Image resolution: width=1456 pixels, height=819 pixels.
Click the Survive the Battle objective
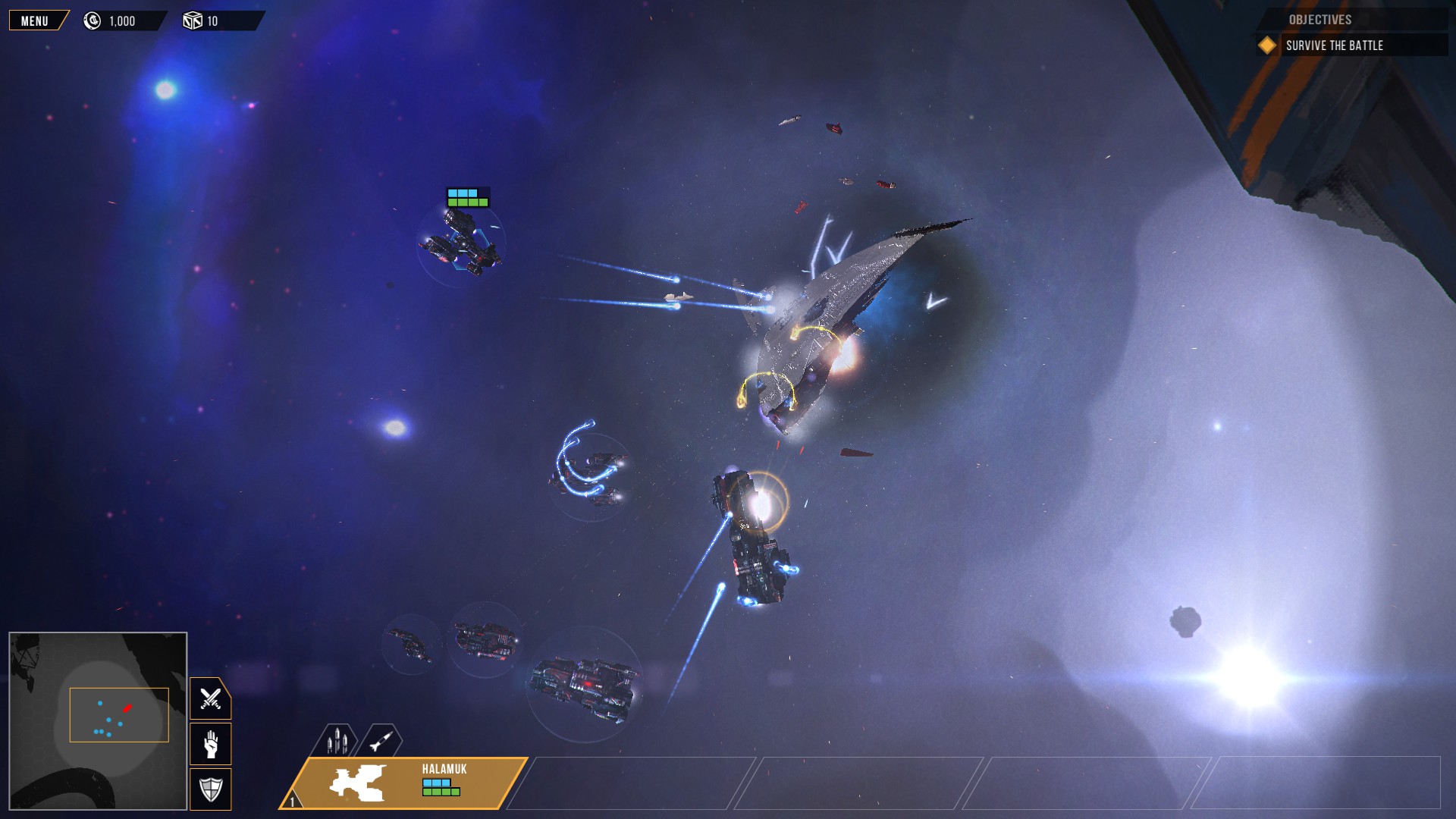pos(1334,45)
